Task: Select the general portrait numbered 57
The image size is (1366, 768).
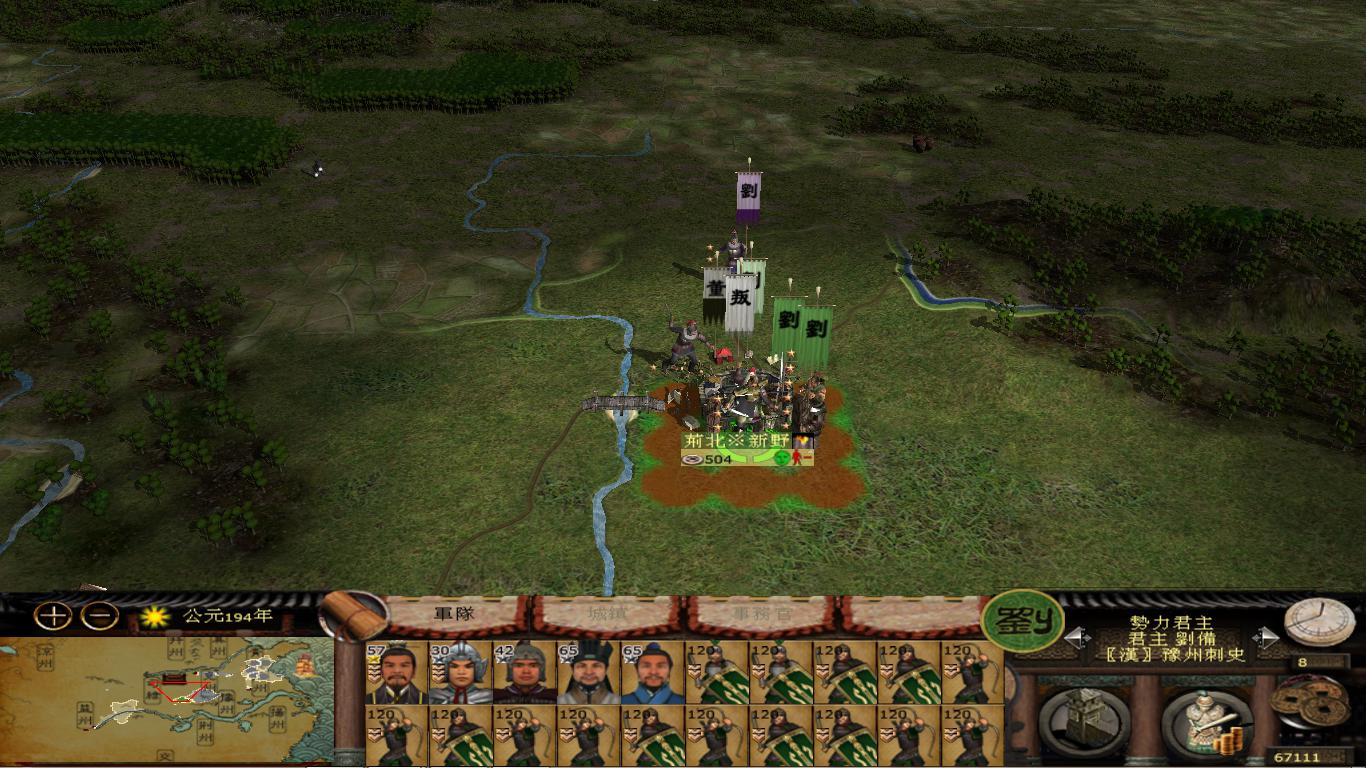Action: pos(397,672)
